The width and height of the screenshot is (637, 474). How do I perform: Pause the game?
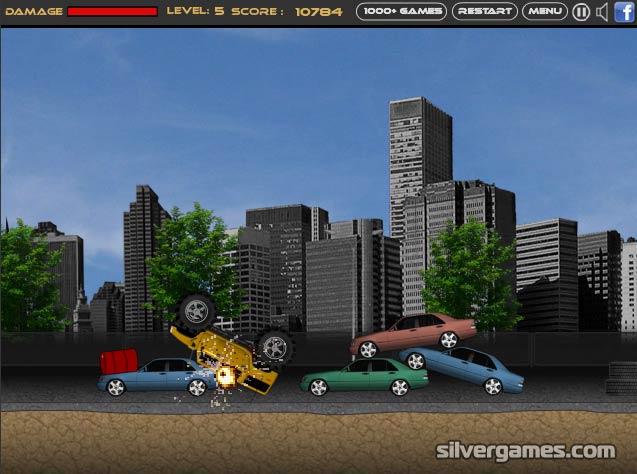[581, 12]
